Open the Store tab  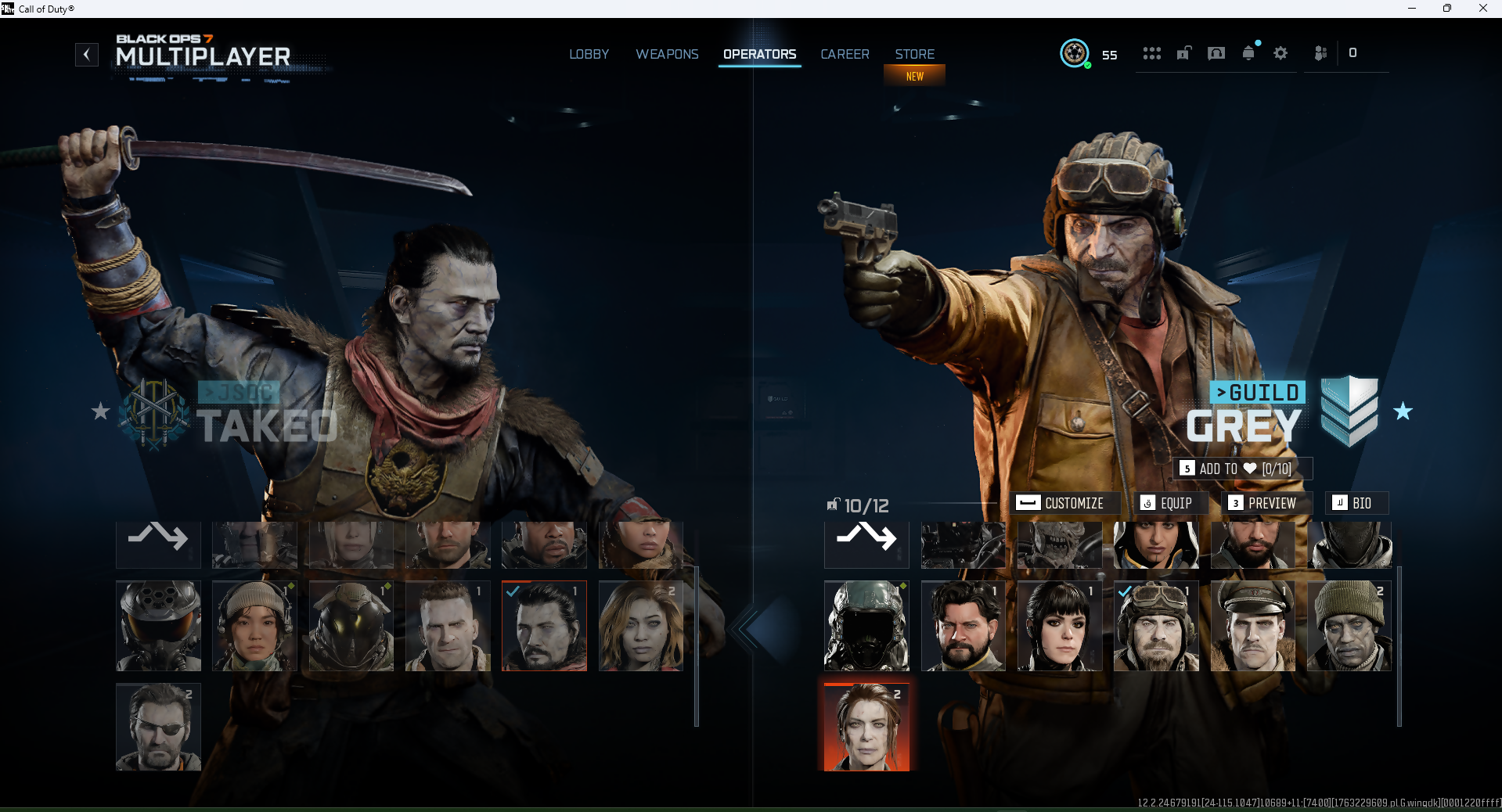pyautogui.click(x=914, y=54)
